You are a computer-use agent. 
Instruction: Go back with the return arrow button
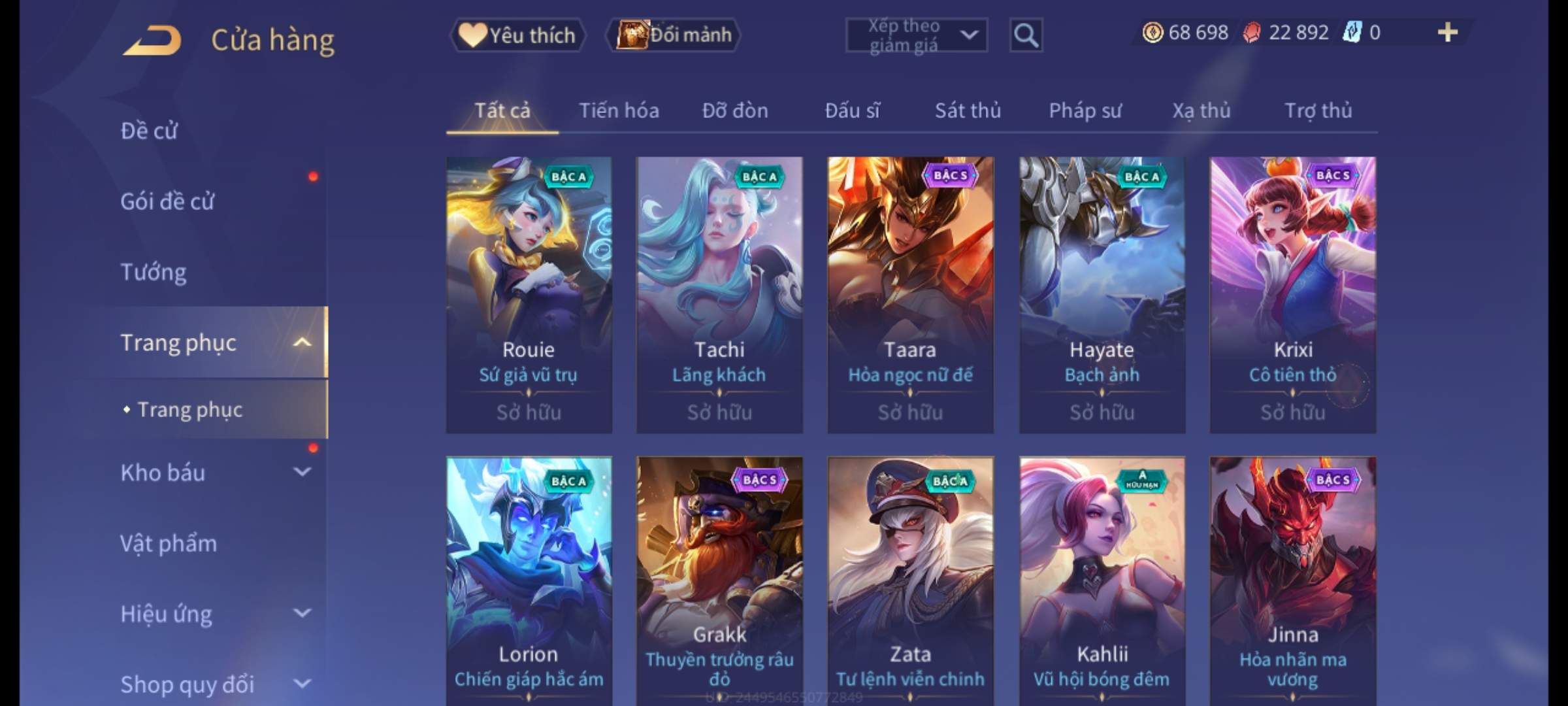click(152, 40)
